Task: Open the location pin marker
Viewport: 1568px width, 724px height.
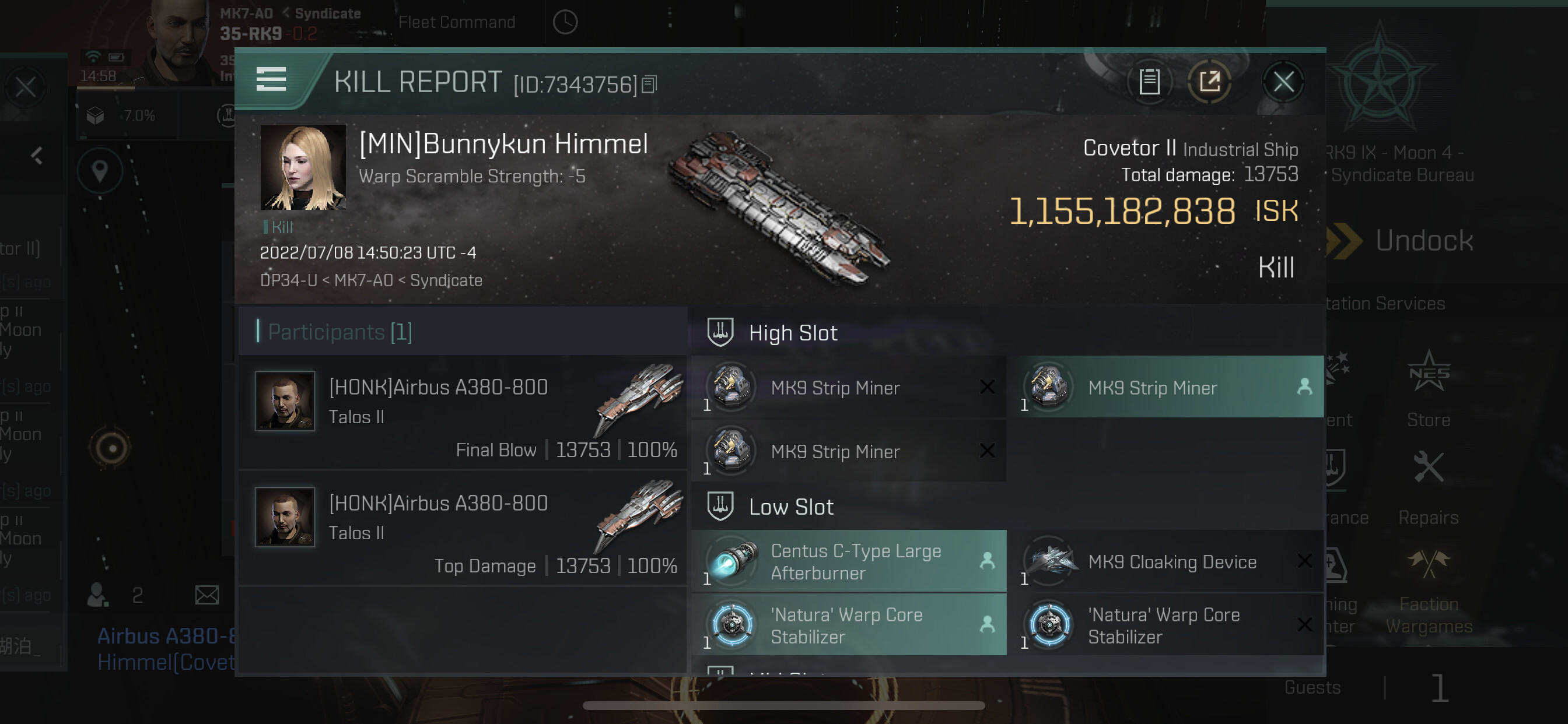Action: click(x=100, y=171)
